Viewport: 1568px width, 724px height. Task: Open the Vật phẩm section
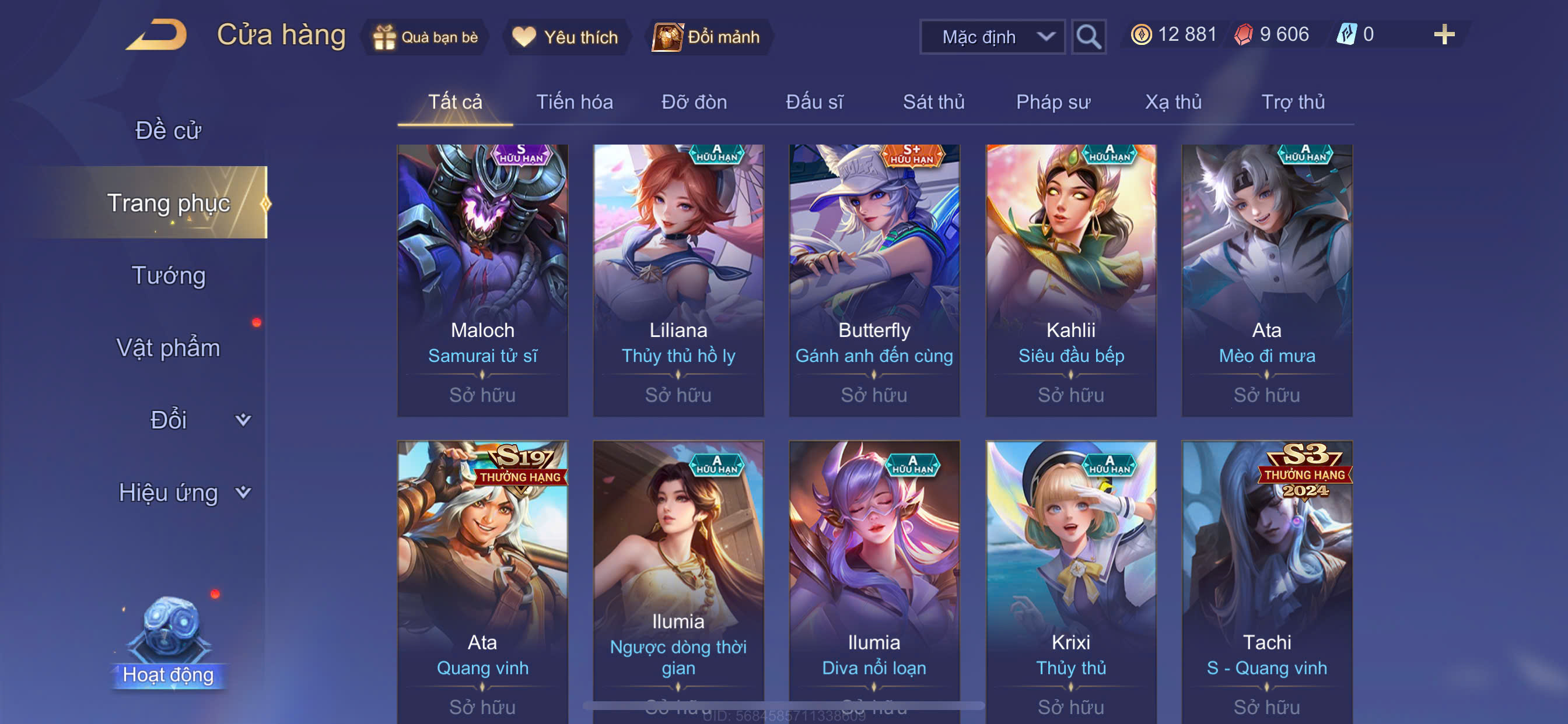click(168, 347)
